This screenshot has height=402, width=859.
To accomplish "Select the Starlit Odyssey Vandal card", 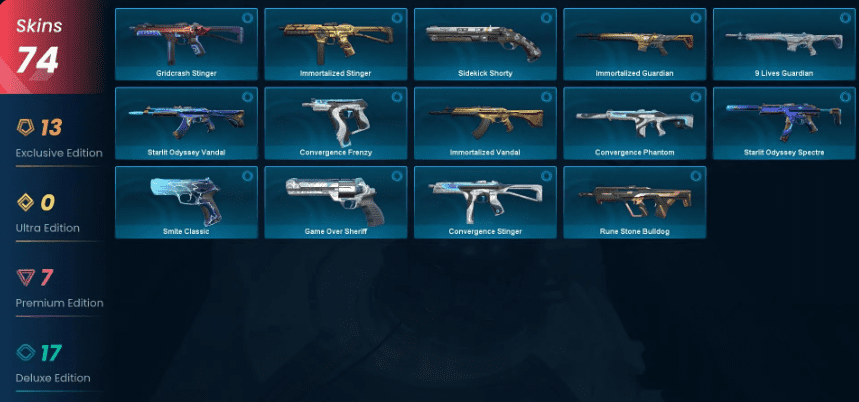I will [186, 123].
